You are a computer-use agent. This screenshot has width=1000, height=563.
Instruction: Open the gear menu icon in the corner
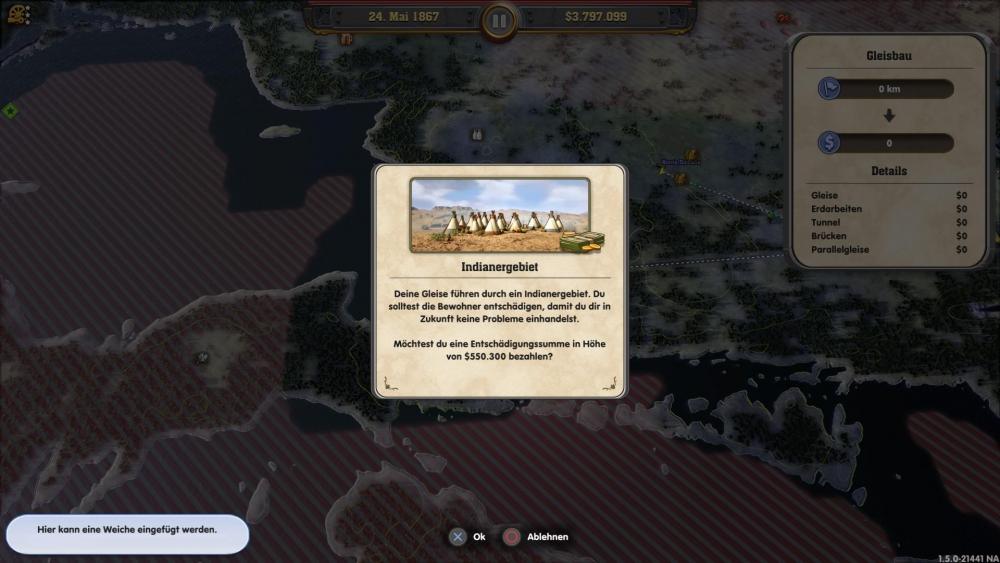tap(19, 14)
